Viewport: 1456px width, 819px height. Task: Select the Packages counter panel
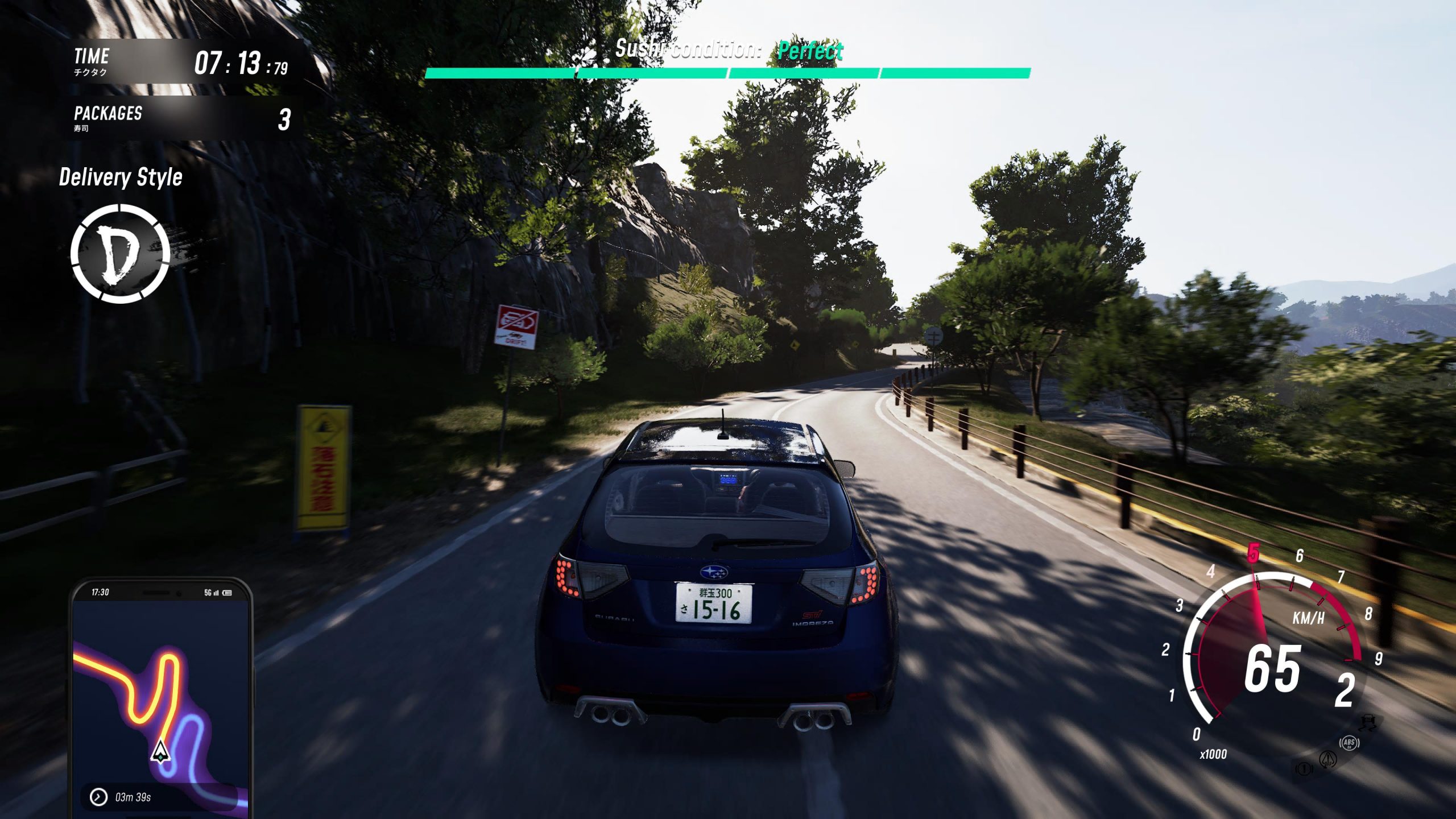pos(182,118)
